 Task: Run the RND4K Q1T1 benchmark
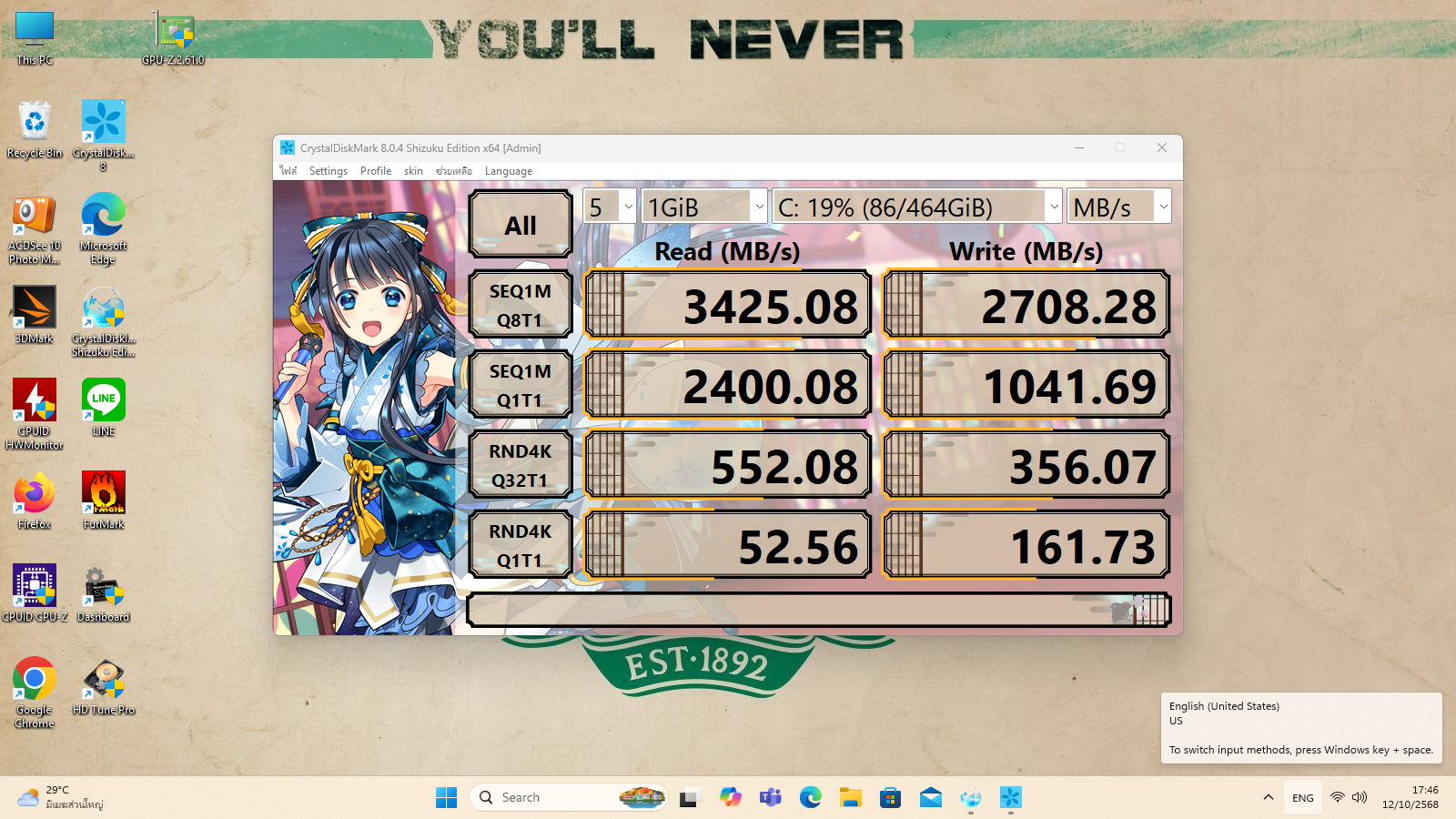521,545
